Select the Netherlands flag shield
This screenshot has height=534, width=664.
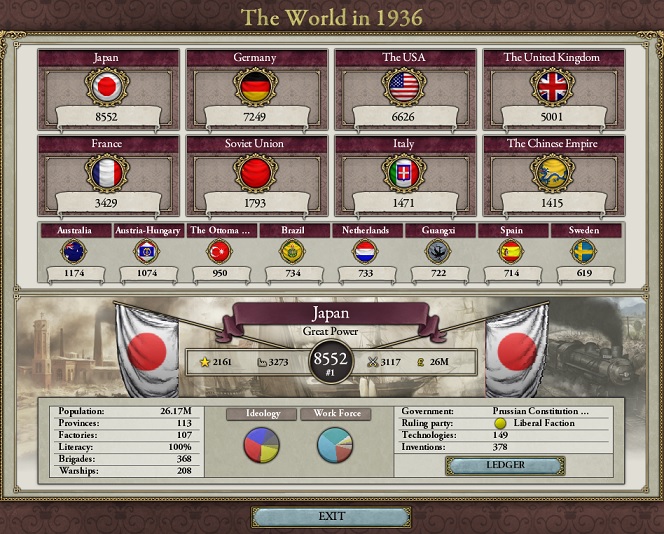(365, 251)
